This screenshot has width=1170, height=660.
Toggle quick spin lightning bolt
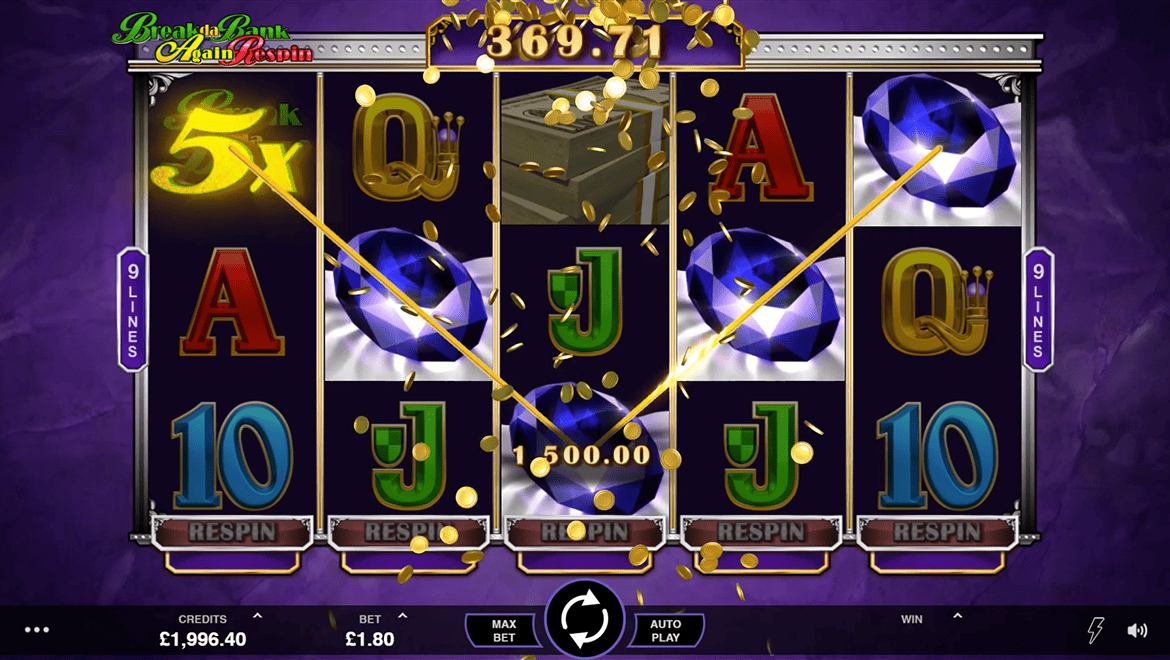tap(1096, 630)
